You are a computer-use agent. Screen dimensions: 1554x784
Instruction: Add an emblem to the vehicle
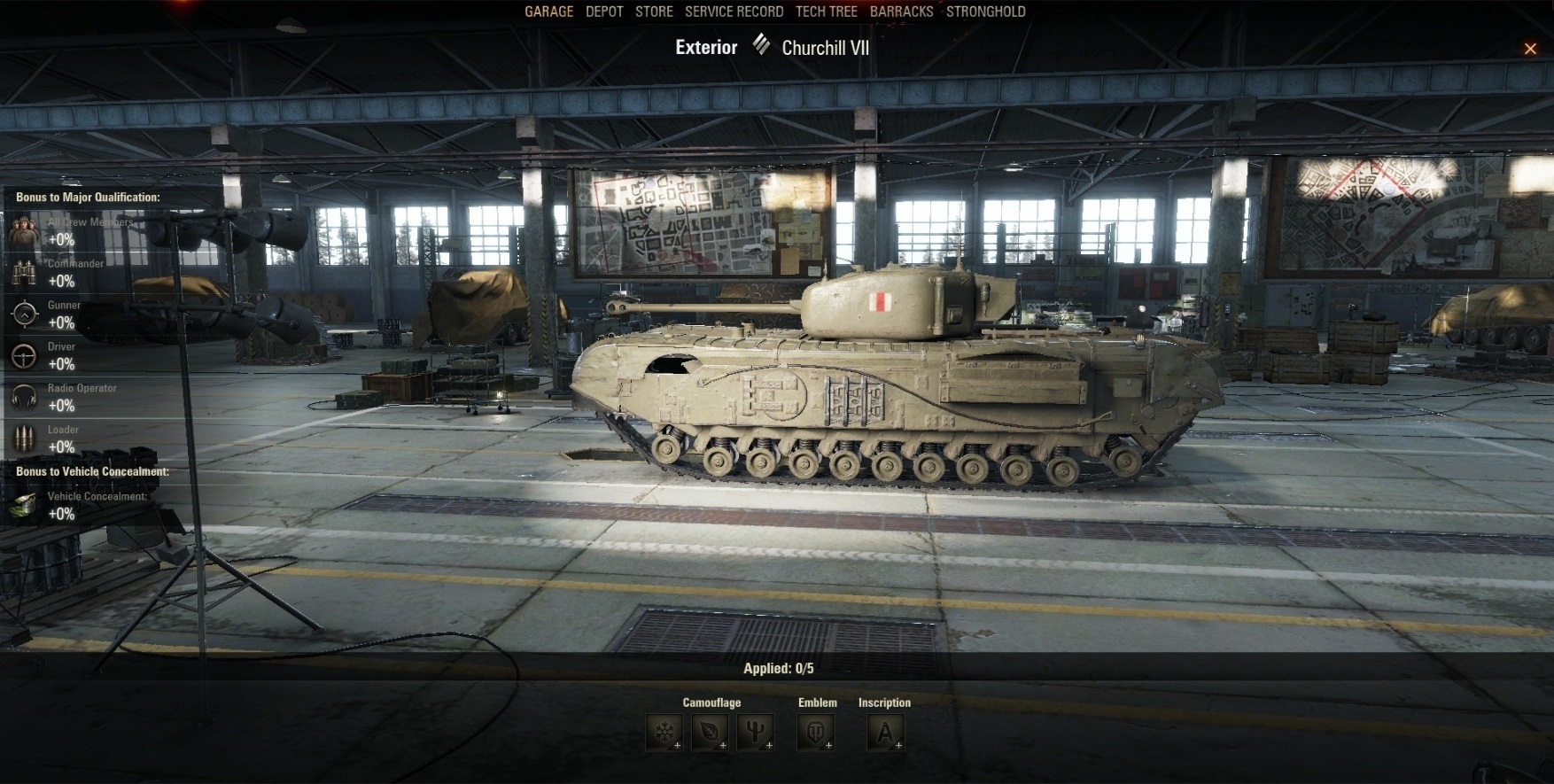tap(815, 733)
